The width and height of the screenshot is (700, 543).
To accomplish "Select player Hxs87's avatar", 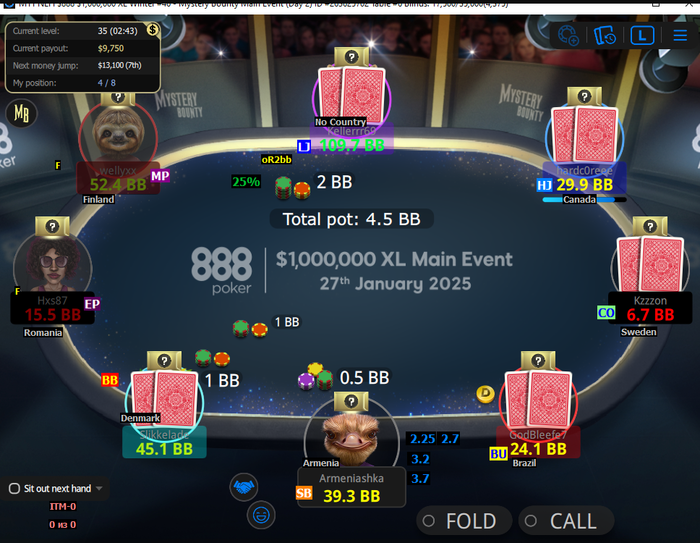I will tap(51, 265).
